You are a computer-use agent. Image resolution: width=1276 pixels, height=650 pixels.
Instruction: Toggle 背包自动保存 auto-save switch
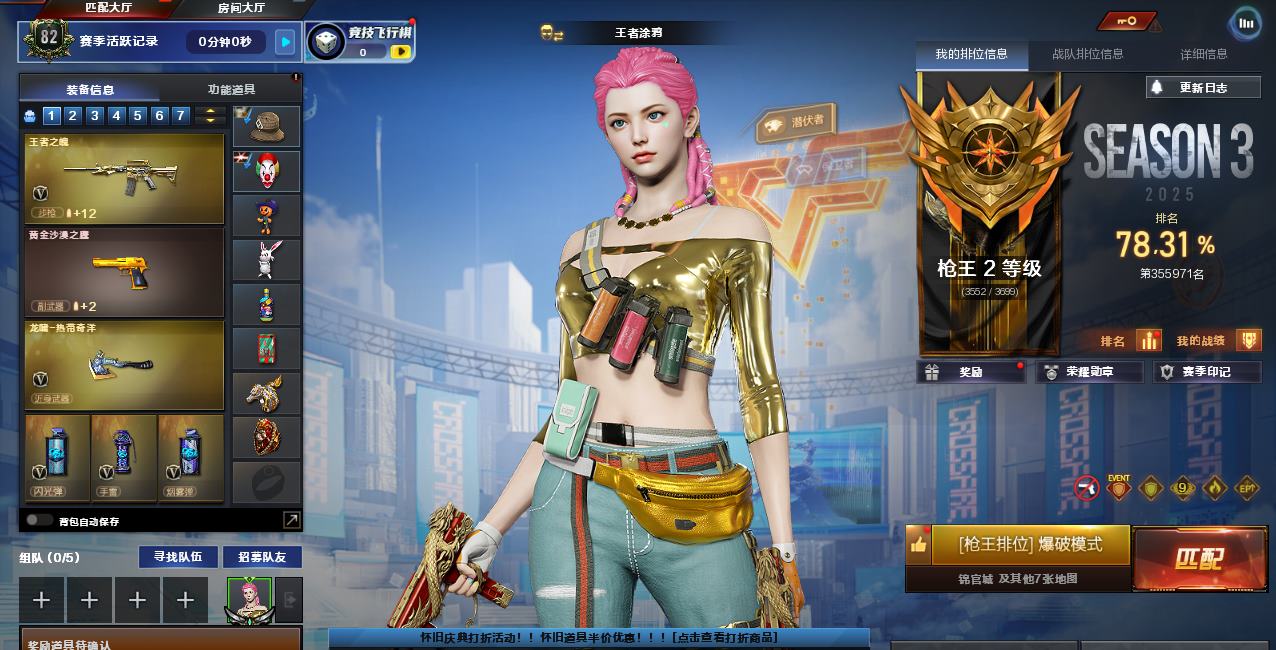click(x=40, y=520)
